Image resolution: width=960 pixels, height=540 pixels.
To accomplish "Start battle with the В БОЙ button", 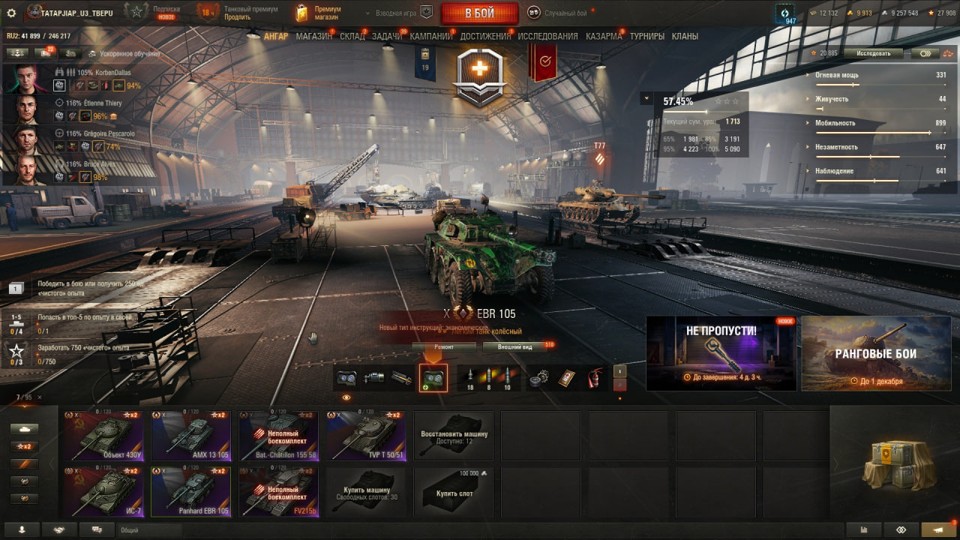I will click(x=479, y=13).
